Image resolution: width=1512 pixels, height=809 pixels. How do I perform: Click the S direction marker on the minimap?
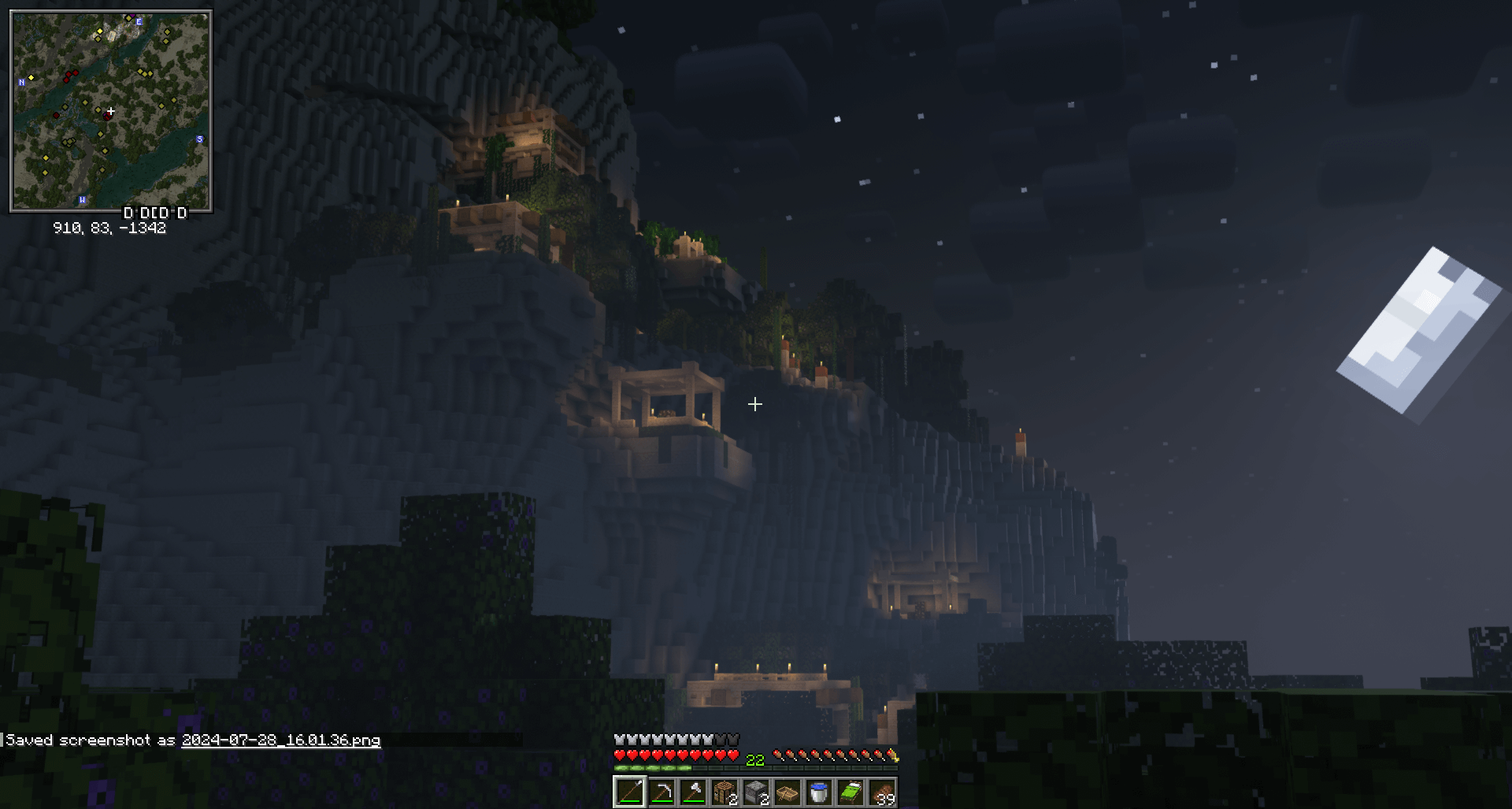(x=199, y=139)
